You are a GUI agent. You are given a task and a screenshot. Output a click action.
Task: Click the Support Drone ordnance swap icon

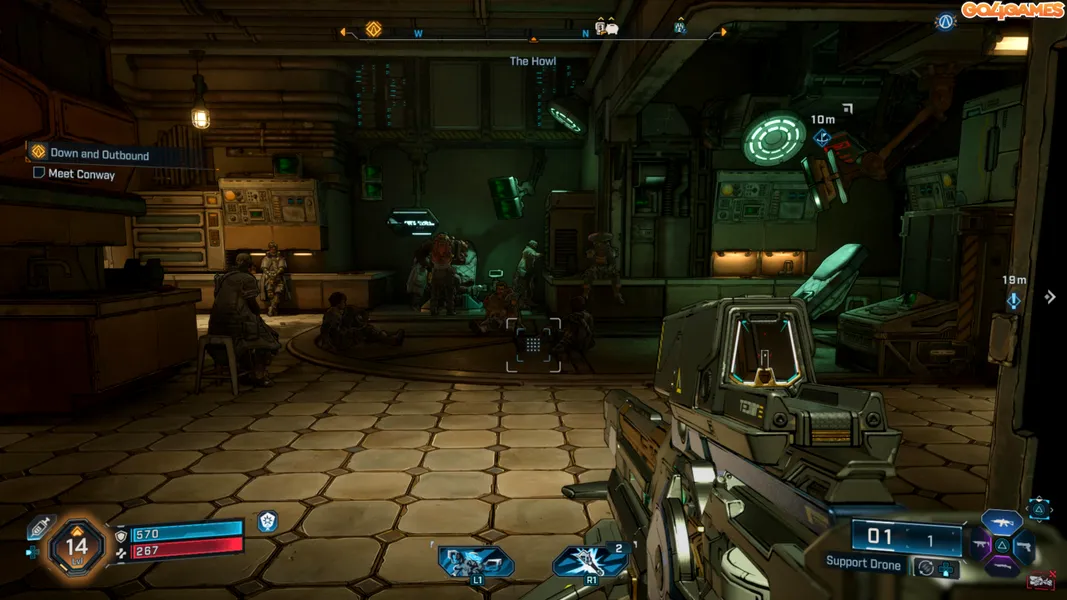pyautogui.click(x=928, y=567)
